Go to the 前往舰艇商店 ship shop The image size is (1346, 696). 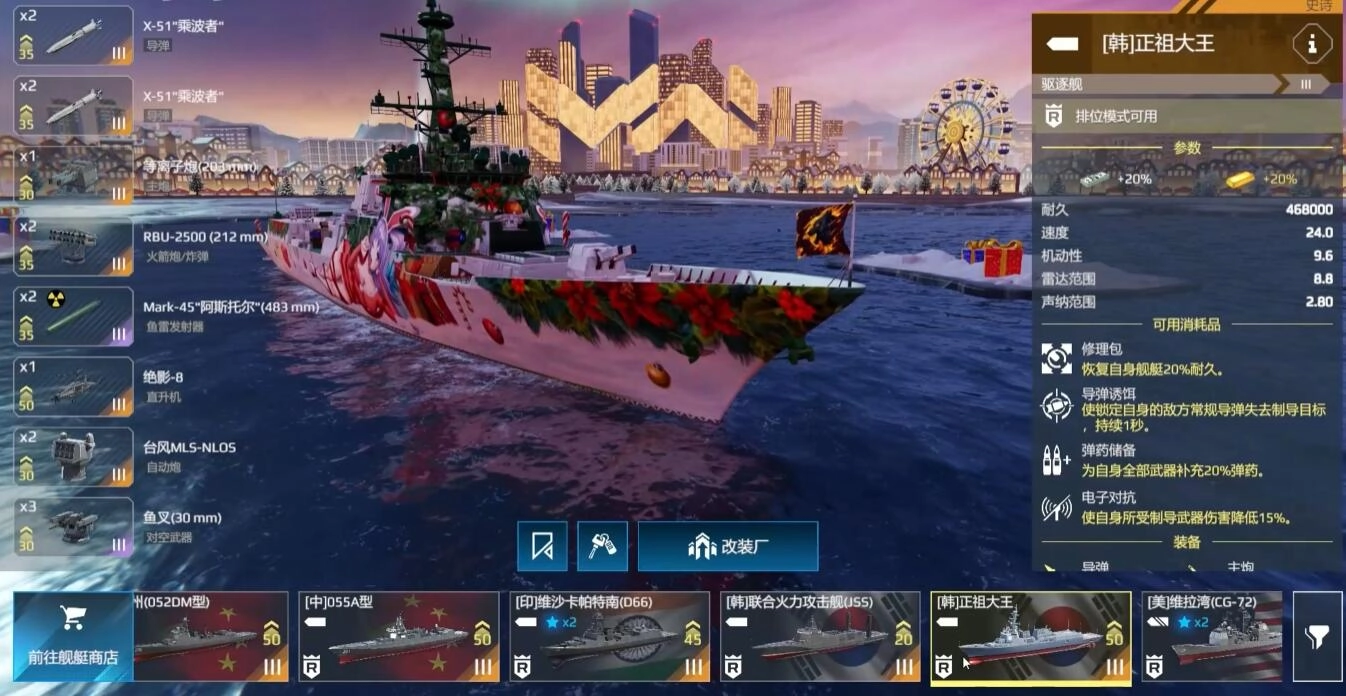[73, 636]
